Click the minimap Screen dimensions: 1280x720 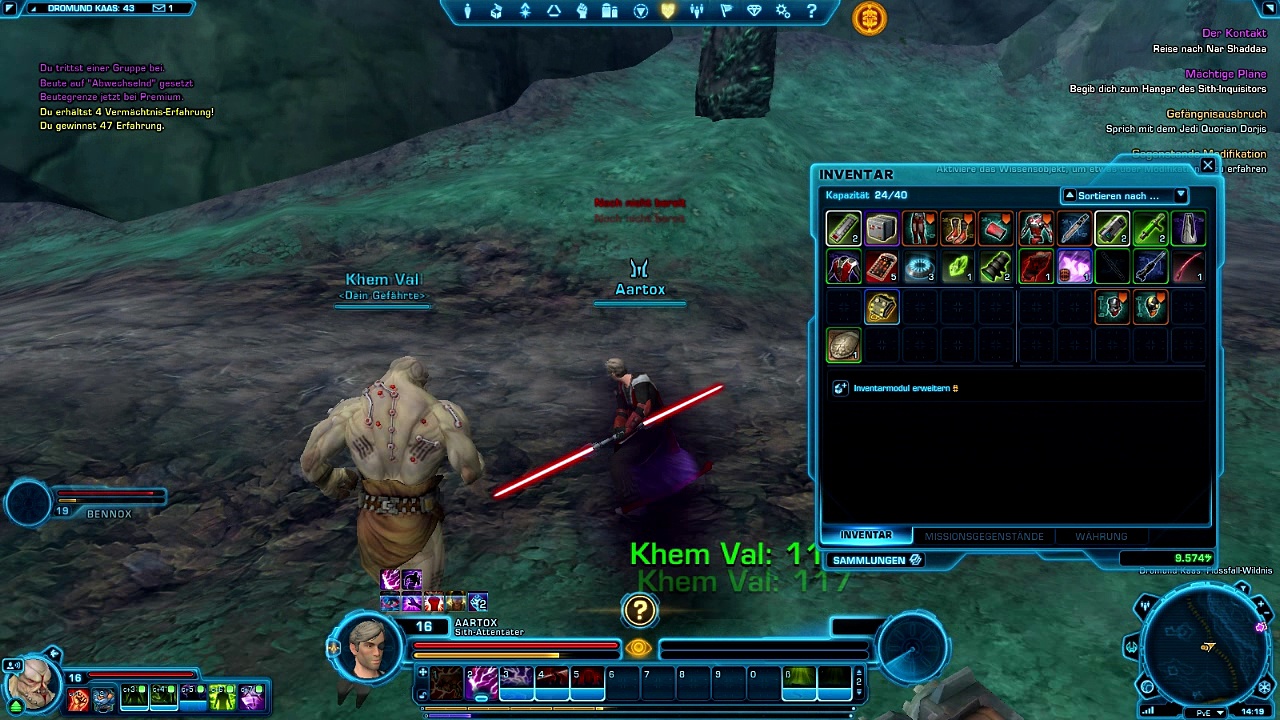(x=1206, y=646)
